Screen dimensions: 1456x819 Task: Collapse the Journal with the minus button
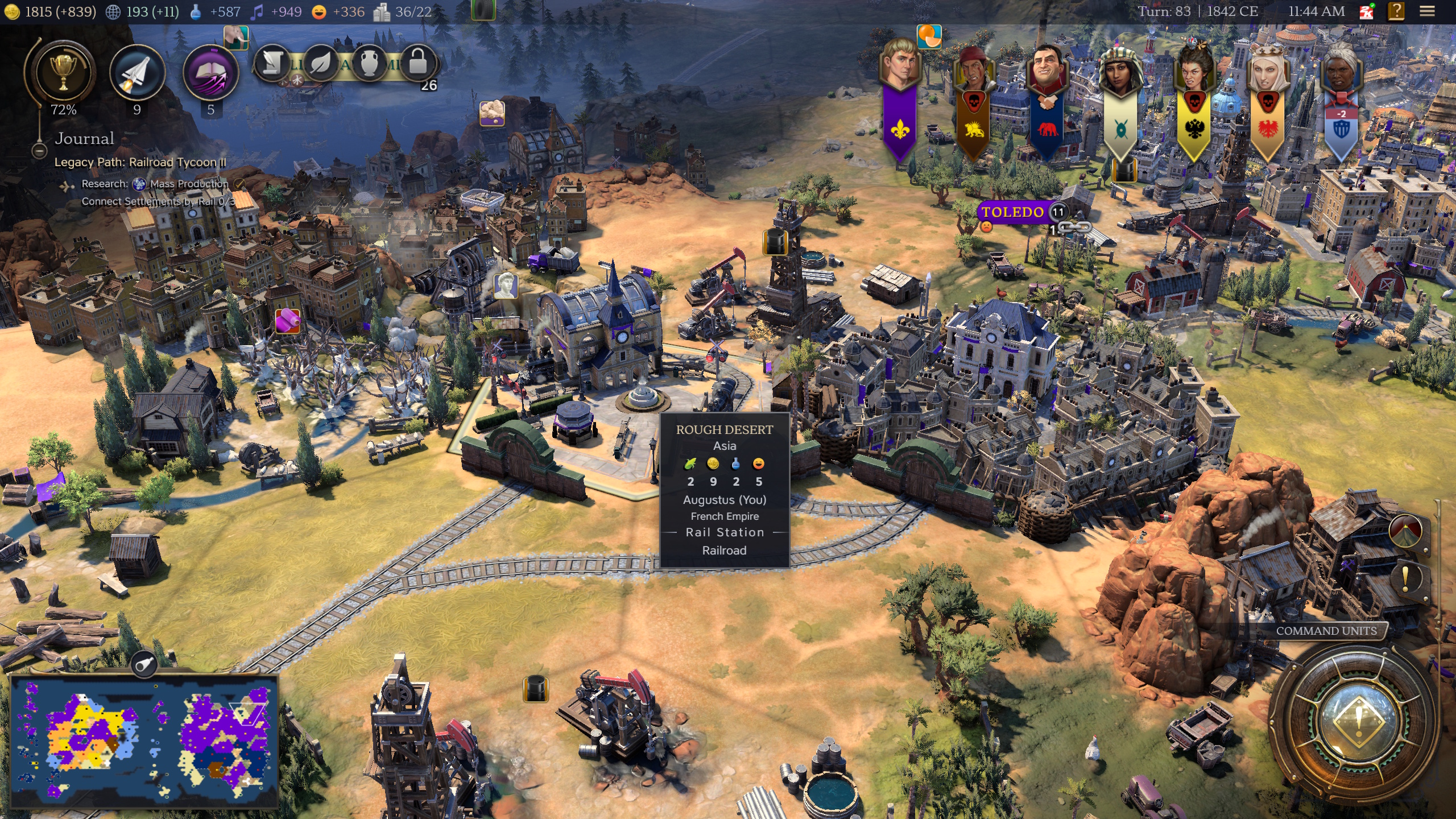click(x=39, y=151)
